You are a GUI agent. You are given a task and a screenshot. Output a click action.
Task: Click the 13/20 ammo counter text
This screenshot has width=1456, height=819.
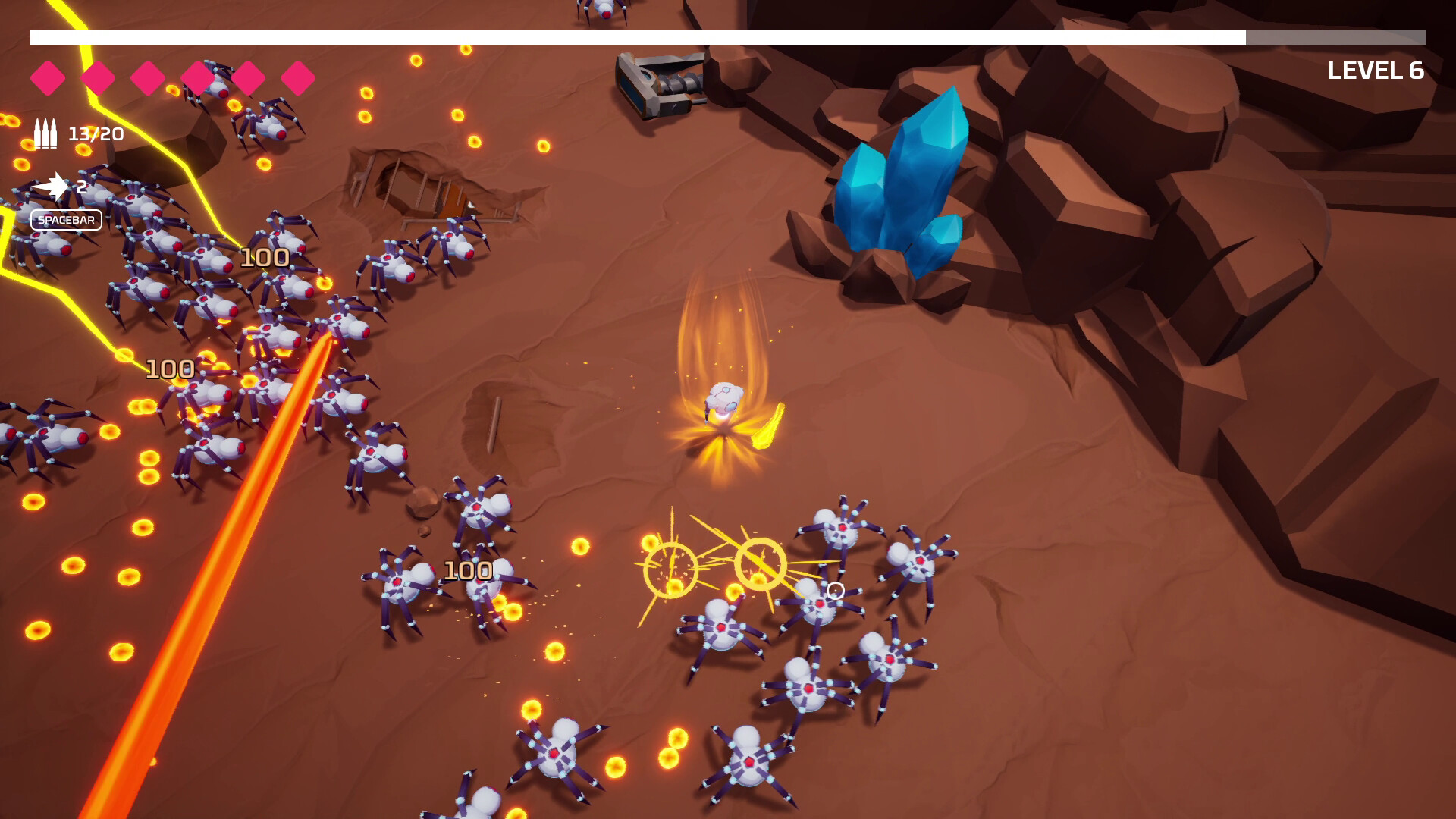[95, 133]
